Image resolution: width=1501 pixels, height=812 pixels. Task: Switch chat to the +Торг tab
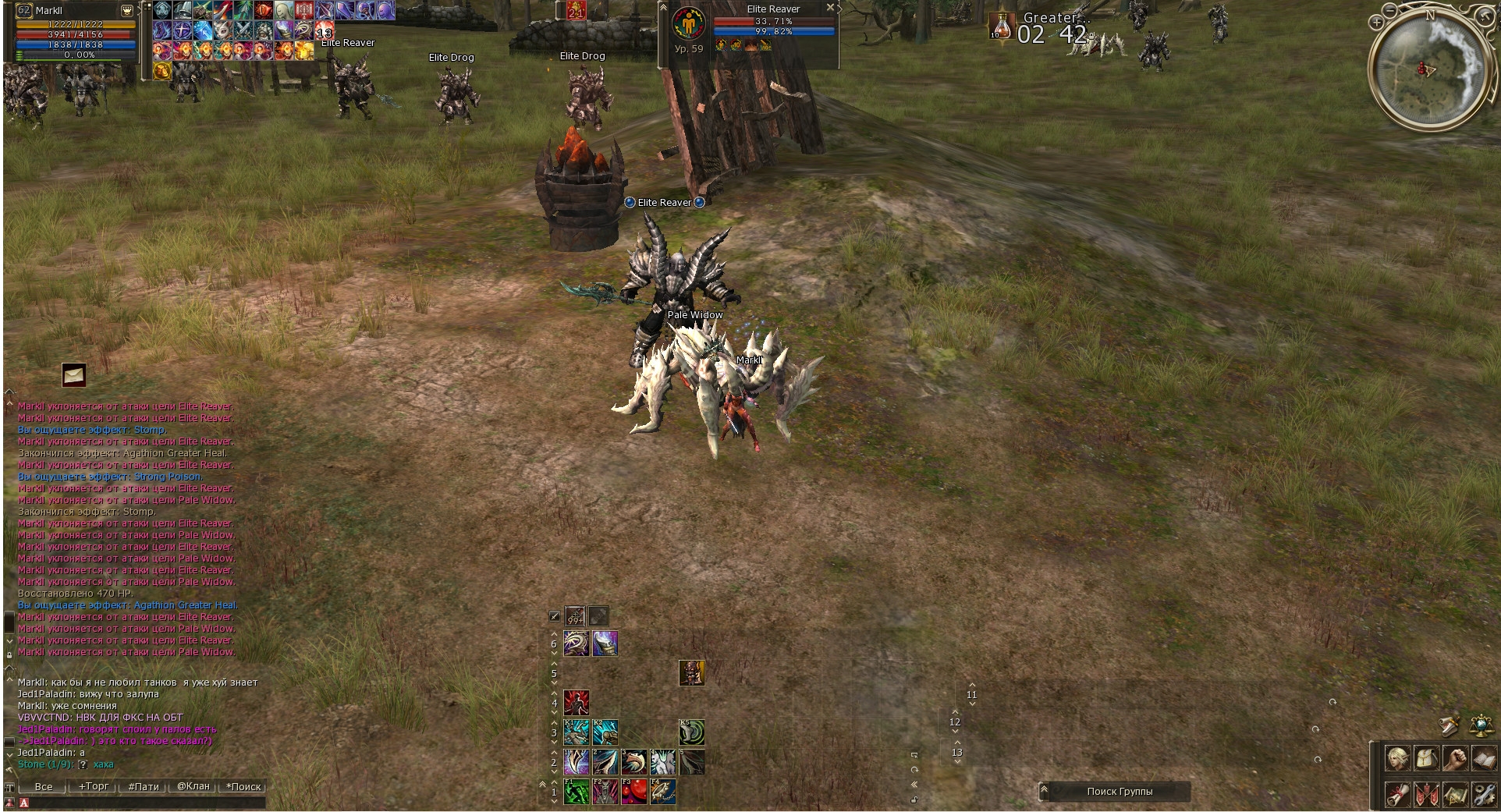click(x=94, y=786)
